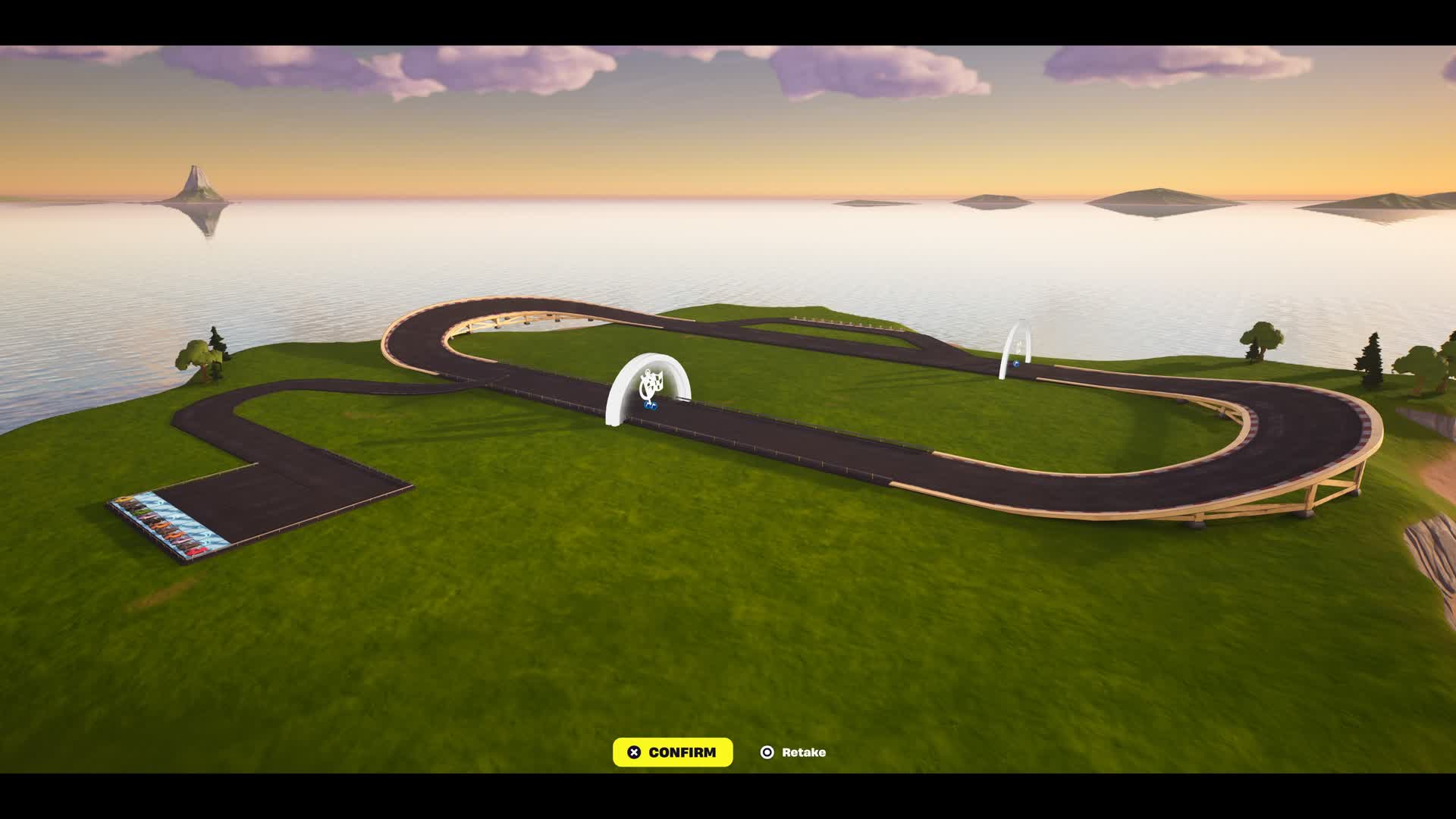Image resolution: width=1456 pixels, height=819 pixels.
Task: Choose Retake to redo the screenshot
Action: tap(793, 752)
